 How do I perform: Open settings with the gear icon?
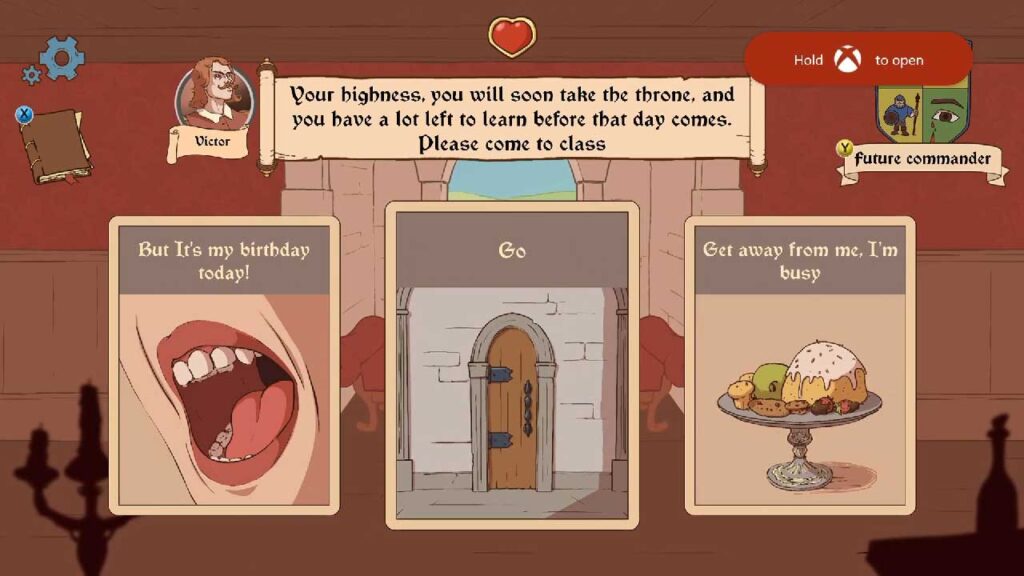62,58
